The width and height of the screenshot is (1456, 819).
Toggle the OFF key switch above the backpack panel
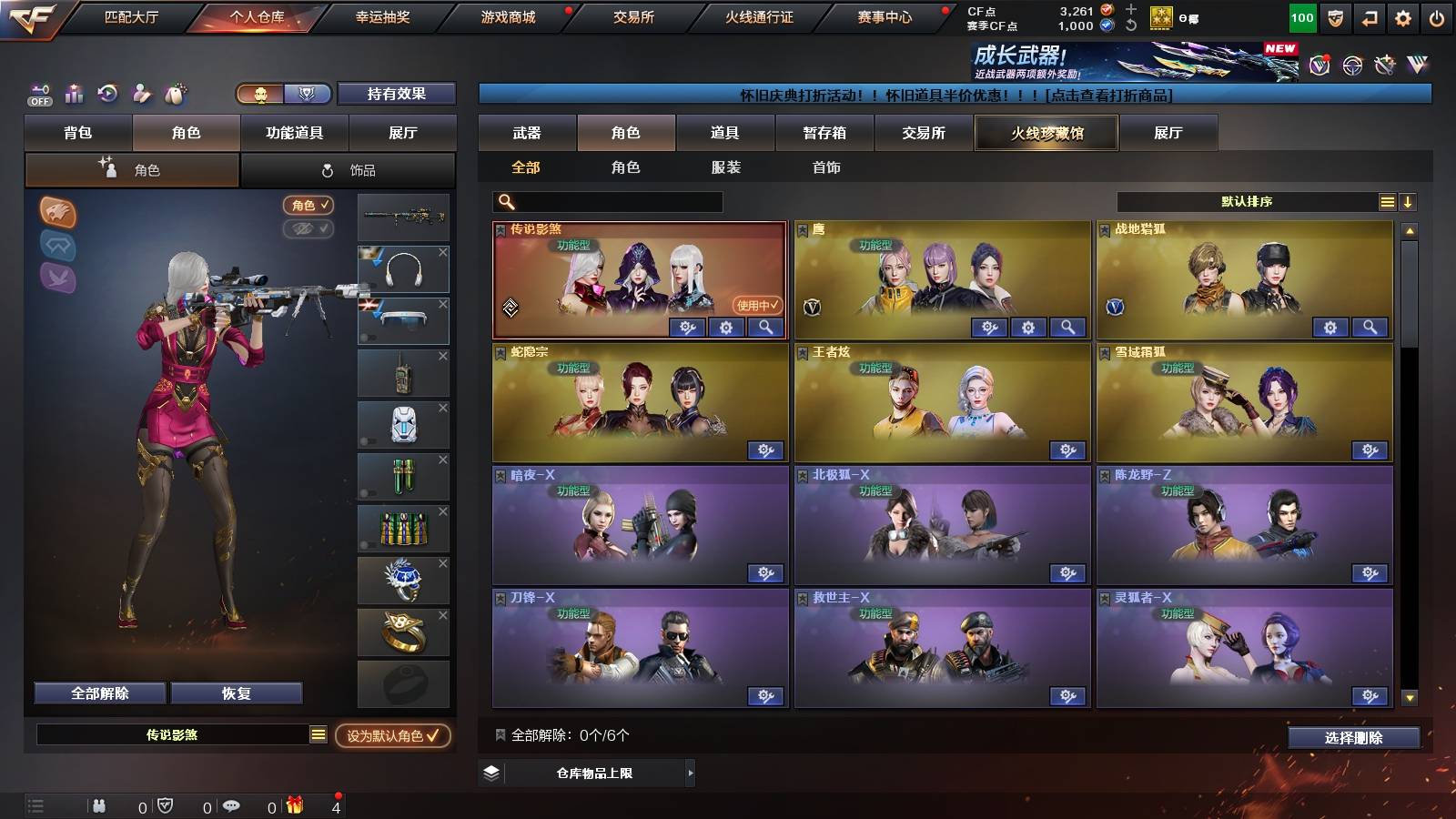click(38, 94)
